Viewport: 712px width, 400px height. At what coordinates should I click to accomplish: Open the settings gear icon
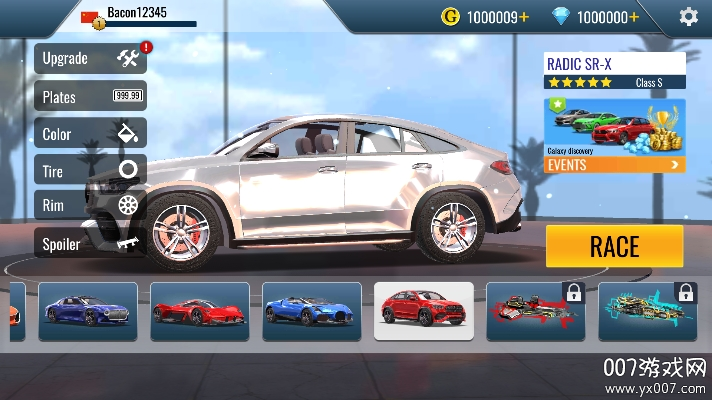point(688,16)
